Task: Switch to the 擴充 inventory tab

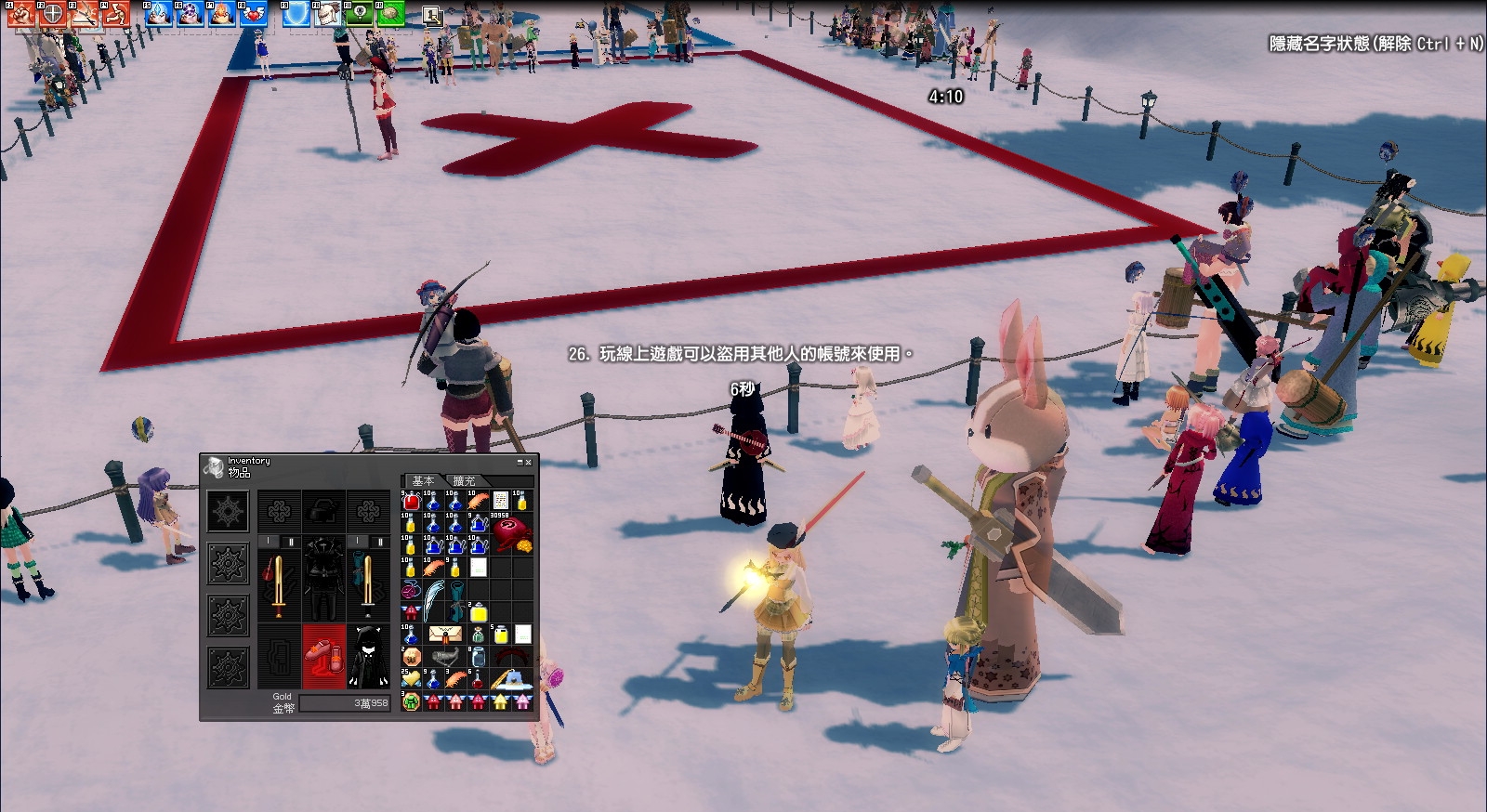Action: [464, 481]
